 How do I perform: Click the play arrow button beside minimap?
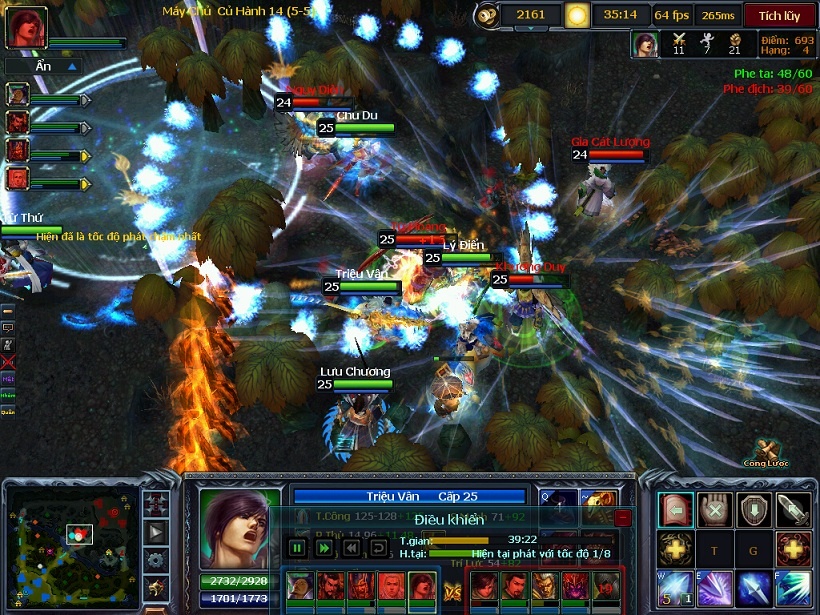[x=157, y=532]
